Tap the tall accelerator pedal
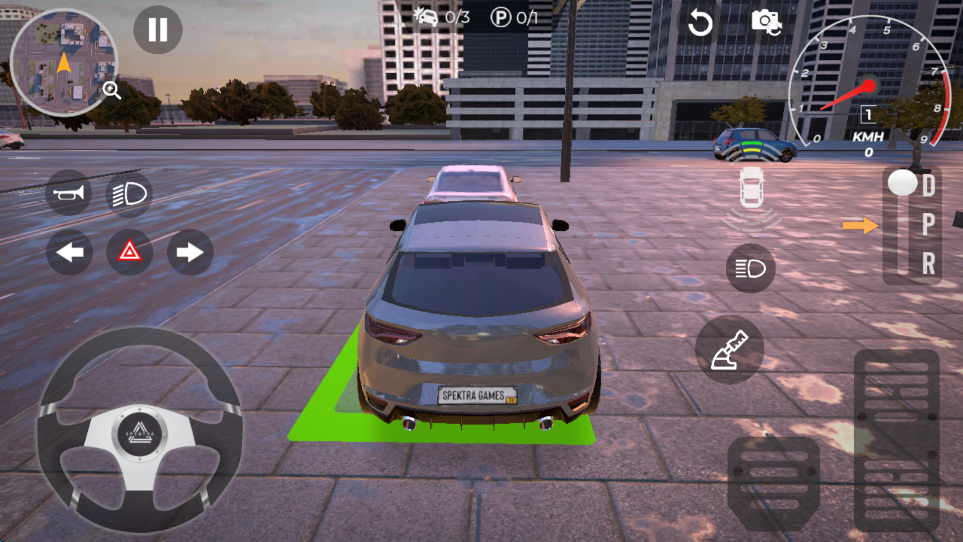Image resolution: width=963 pixels, height=542 pixels. (896, 440)
